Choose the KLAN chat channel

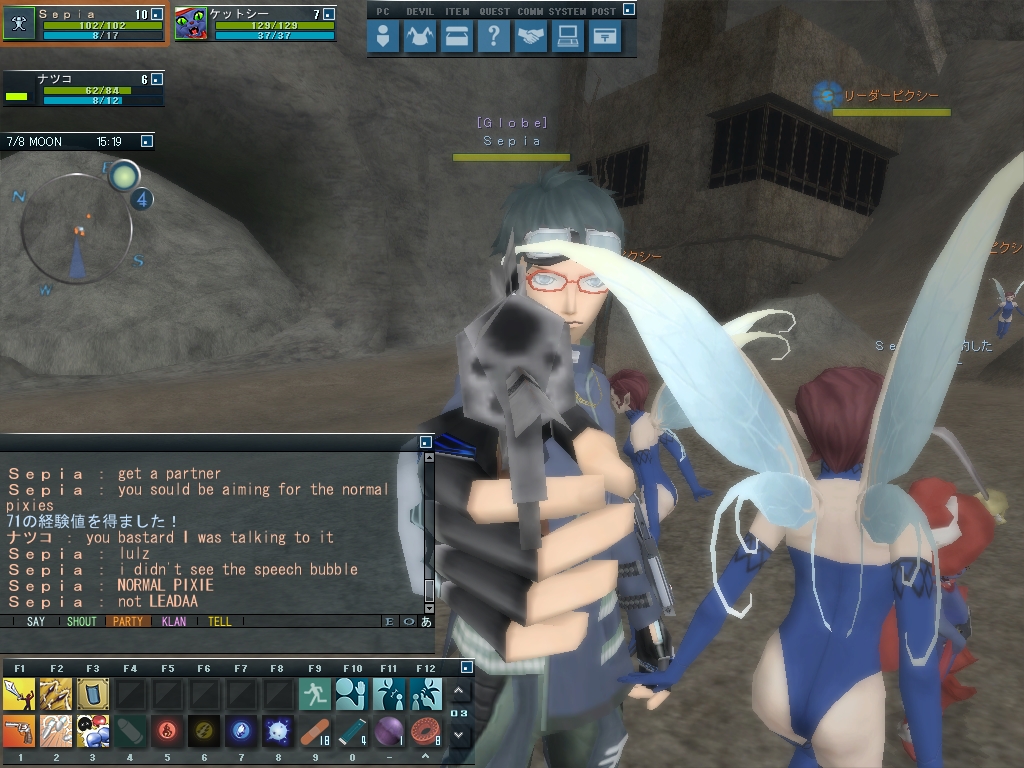pyautogui.click(x=174, y=621)
